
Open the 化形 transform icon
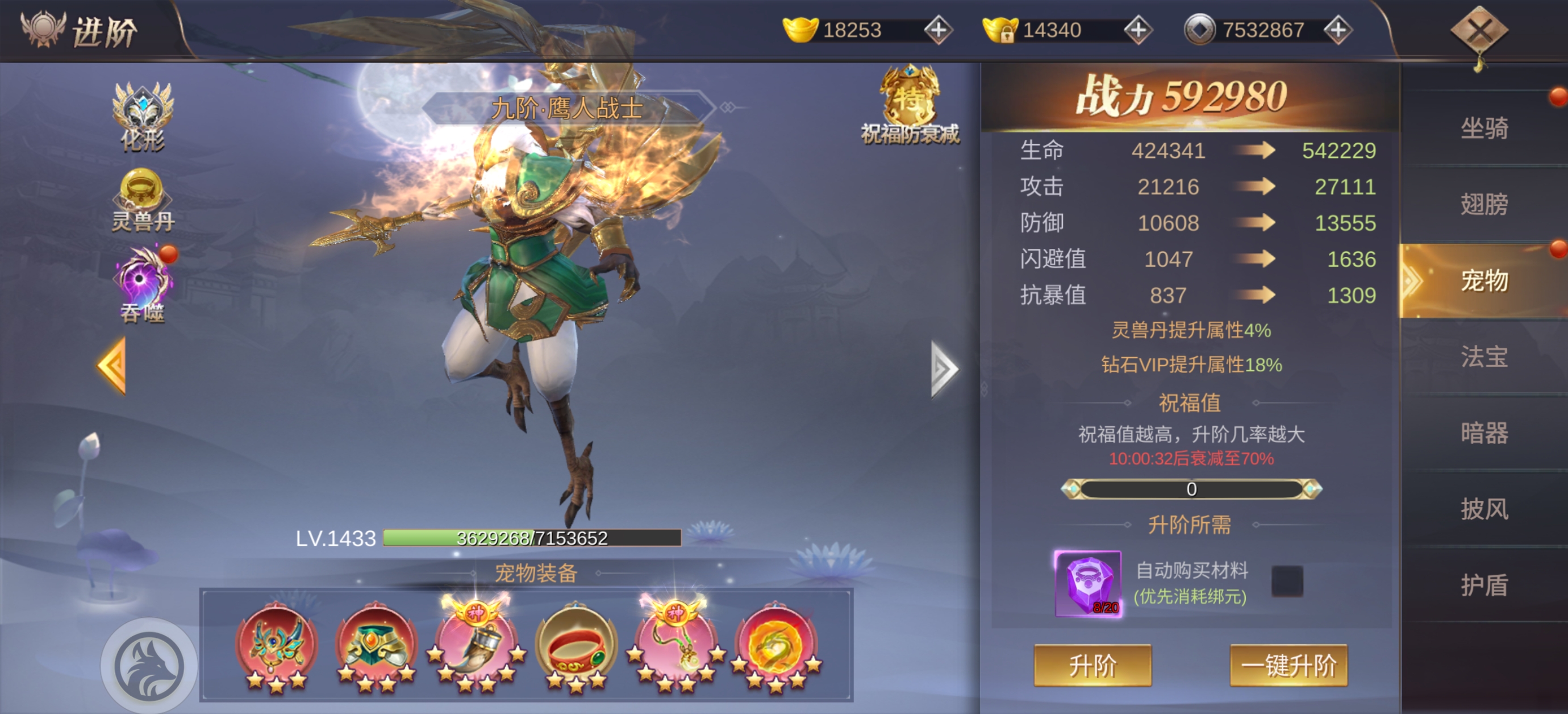coord(143,117)
